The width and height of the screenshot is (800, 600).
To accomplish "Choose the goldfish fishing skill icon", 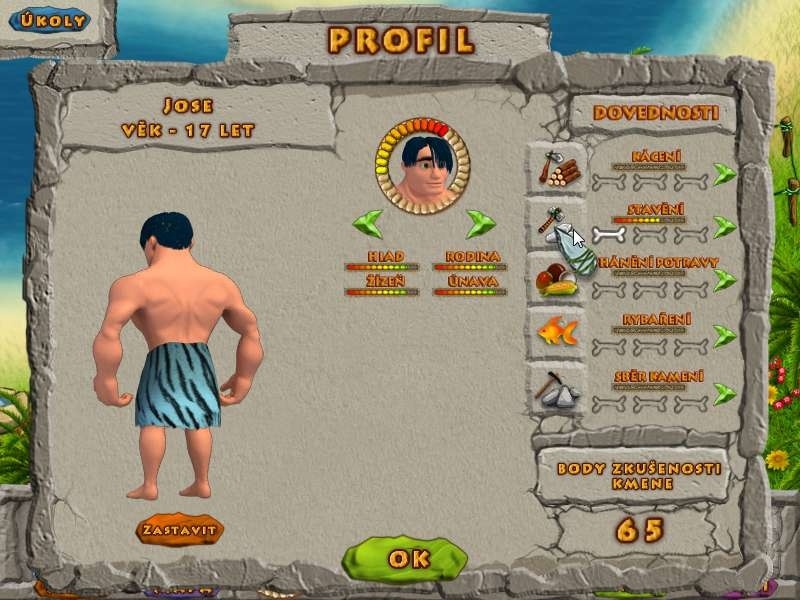I will (557, 332).
